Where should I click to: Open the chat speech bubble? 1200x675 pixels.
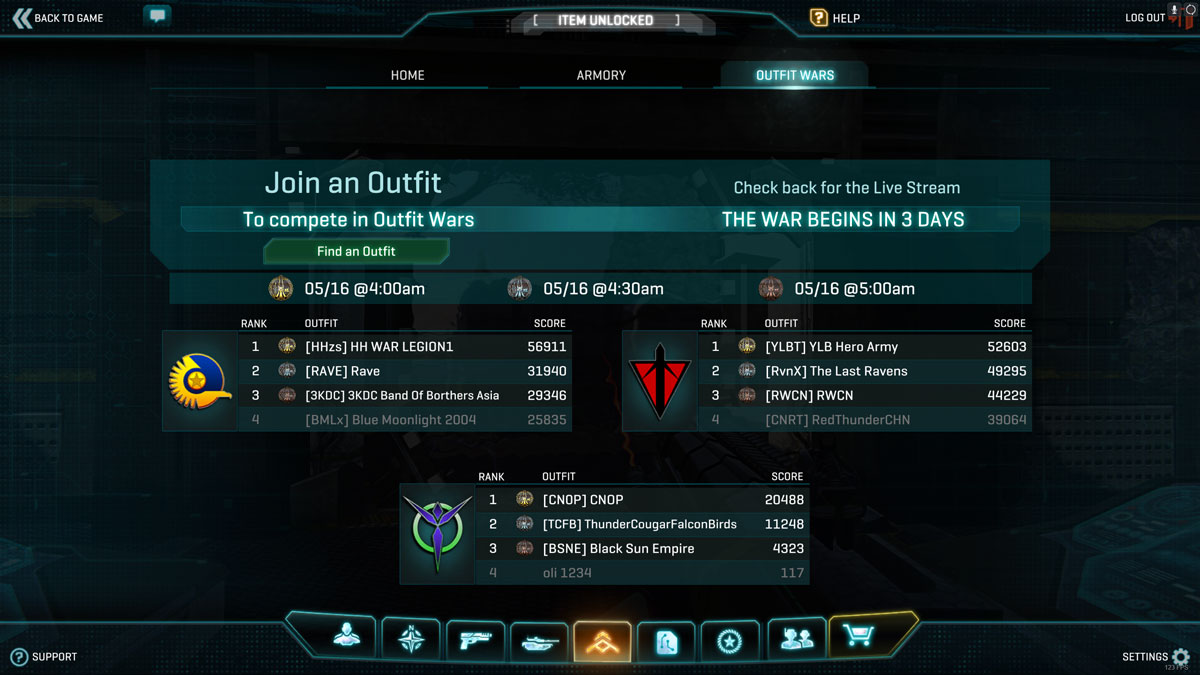pyautogui.click(x=157, y=16)
